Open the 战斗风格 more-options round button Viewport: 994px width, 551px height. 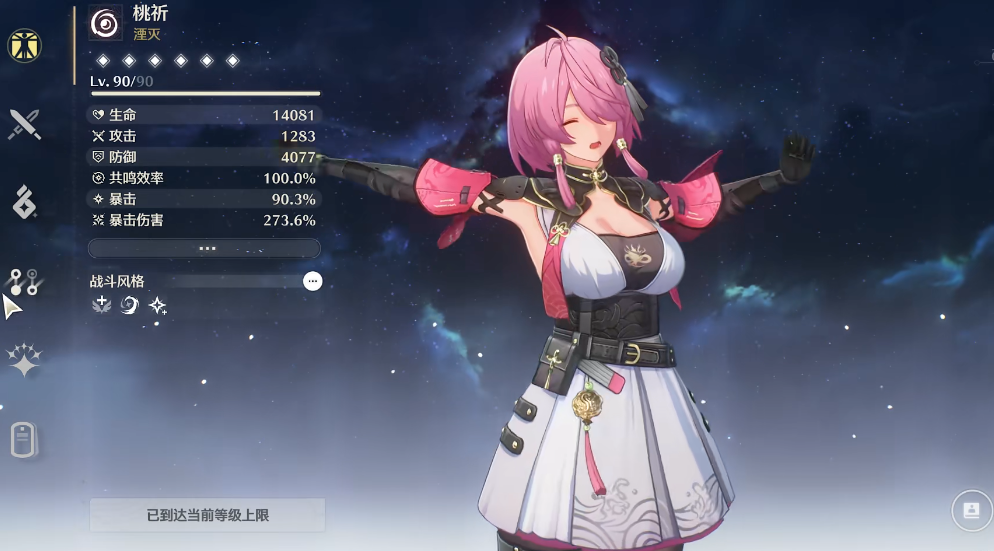coord(312,282)
